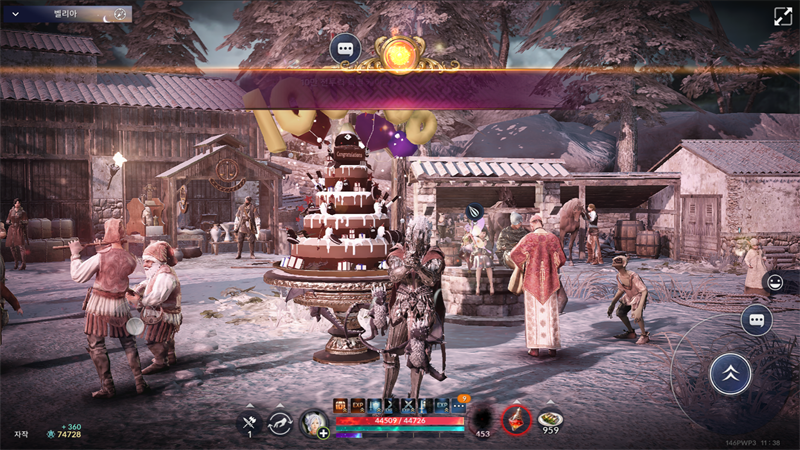This screenshot has width=800, height=450.
Task: Click the treasure chest buff icon
Action: (x=341, y=406)
